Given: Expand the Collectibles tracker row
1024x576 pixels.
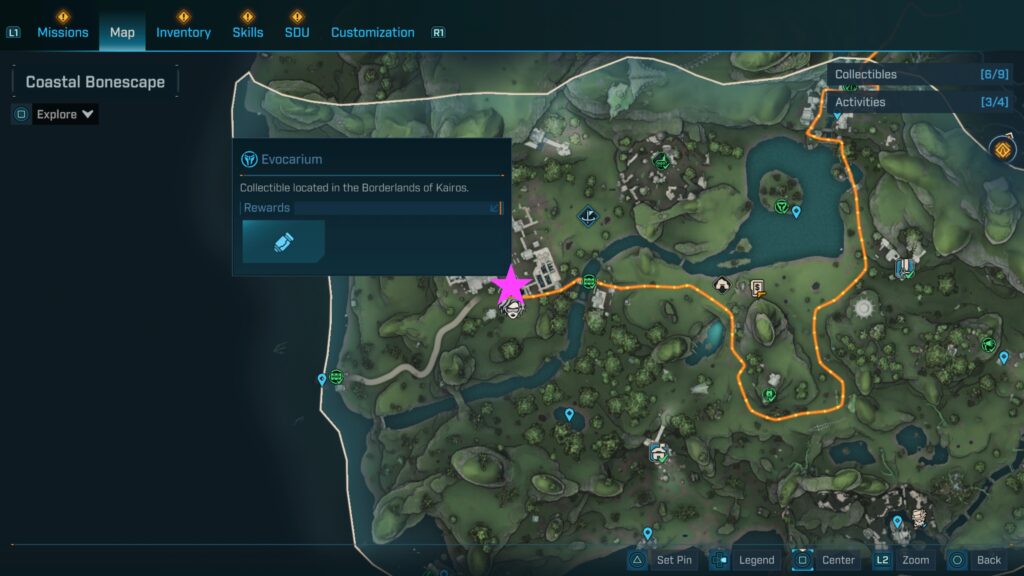Looking at the screenshot, I should tap(924, 74).
